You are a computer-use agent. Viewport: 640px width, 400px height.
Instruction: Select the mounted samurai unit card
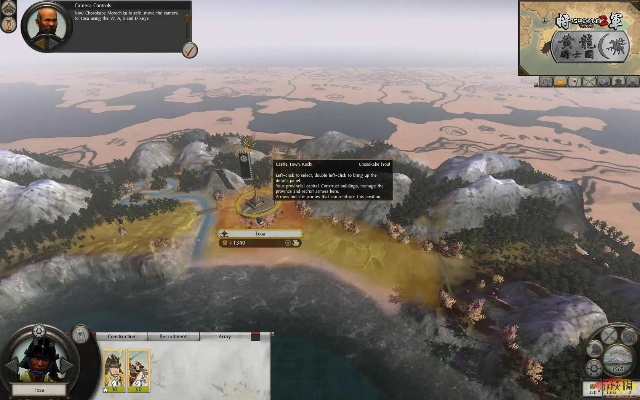click(138, 368)
